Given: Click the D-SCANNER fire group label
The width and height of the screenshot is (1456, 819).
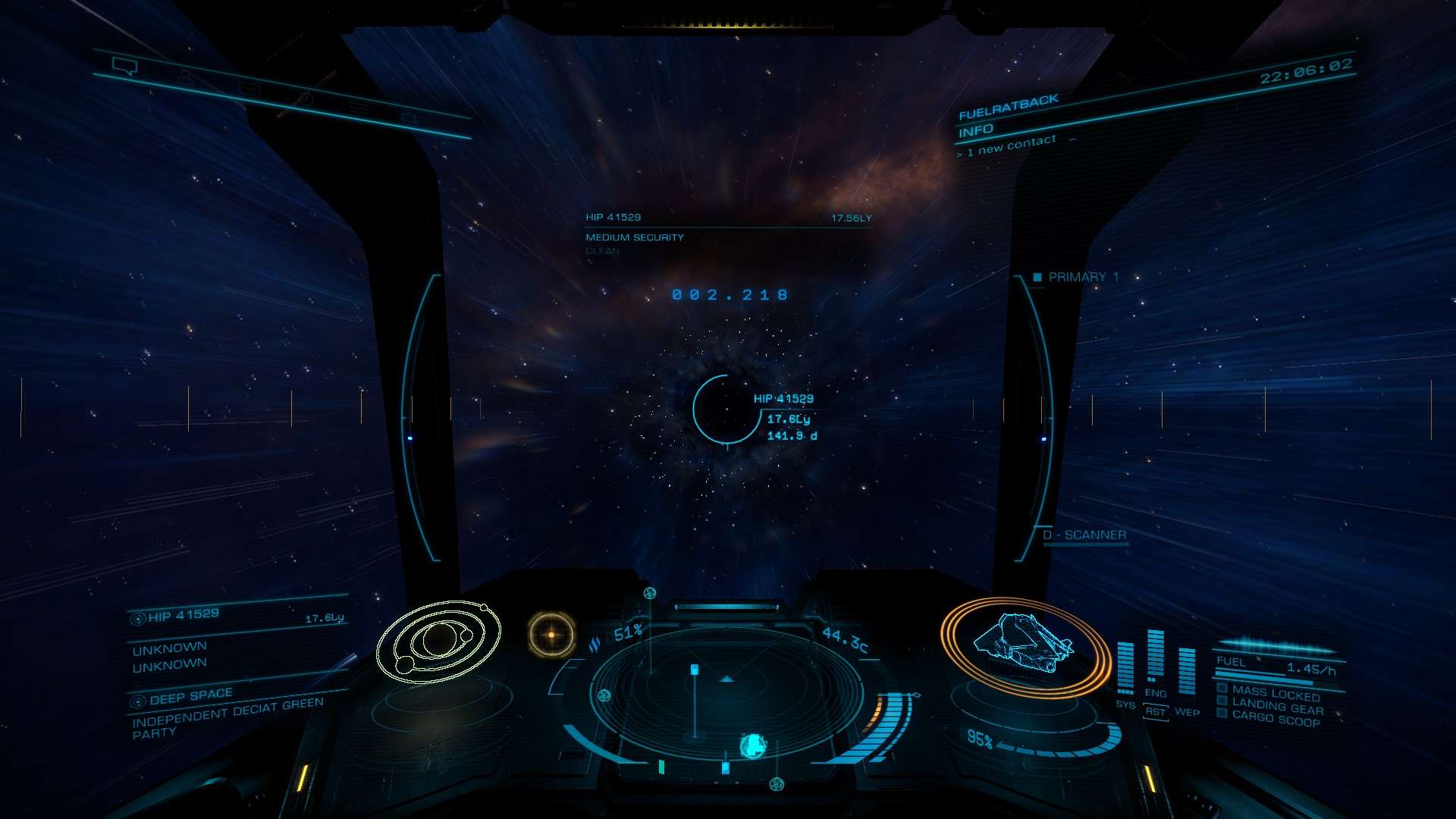Looking at the screenshot, I should point(1084,535).
